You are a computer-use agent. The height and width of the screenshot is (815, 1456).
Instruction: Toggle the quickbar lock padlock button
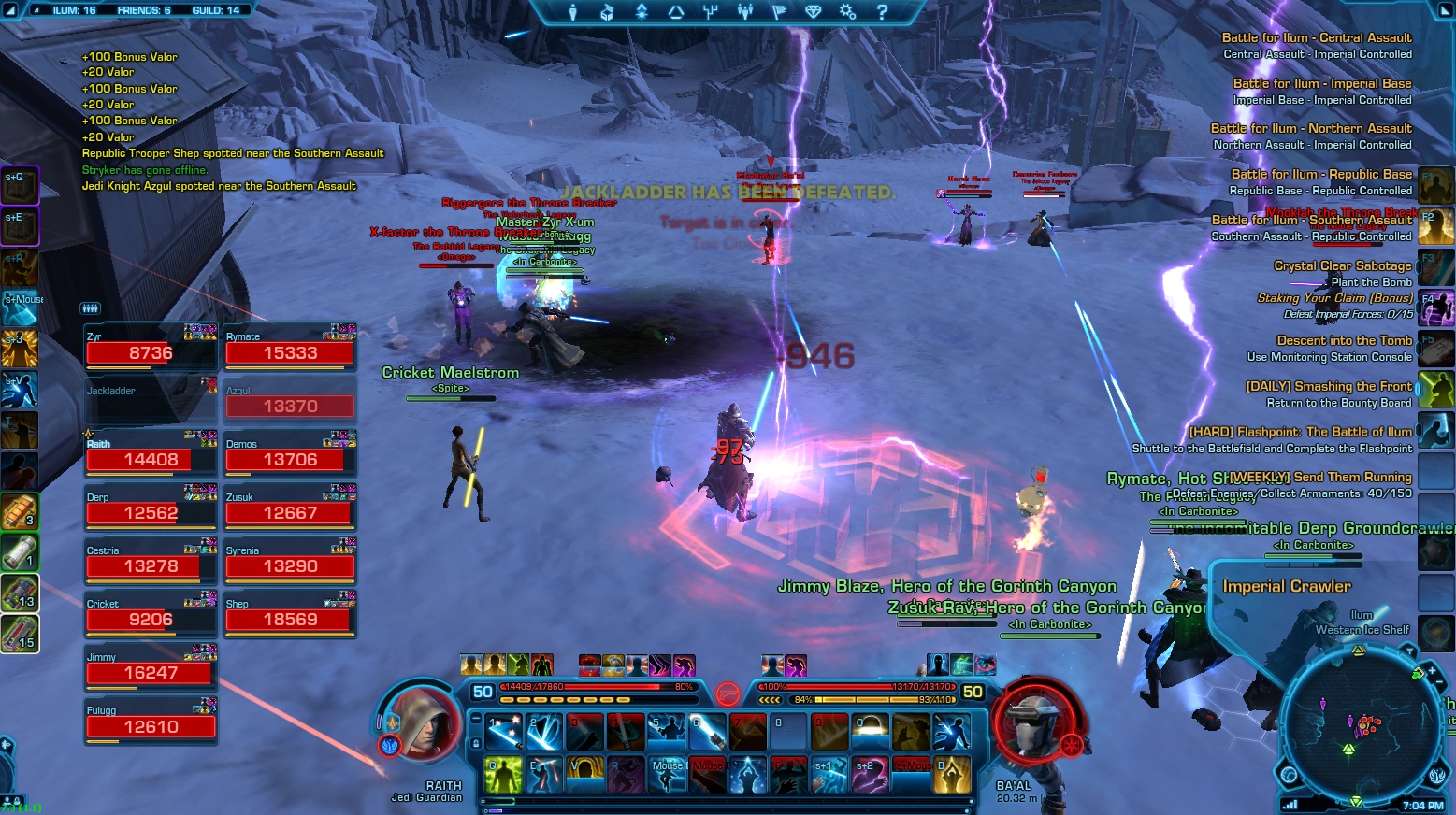coord(476,744)
